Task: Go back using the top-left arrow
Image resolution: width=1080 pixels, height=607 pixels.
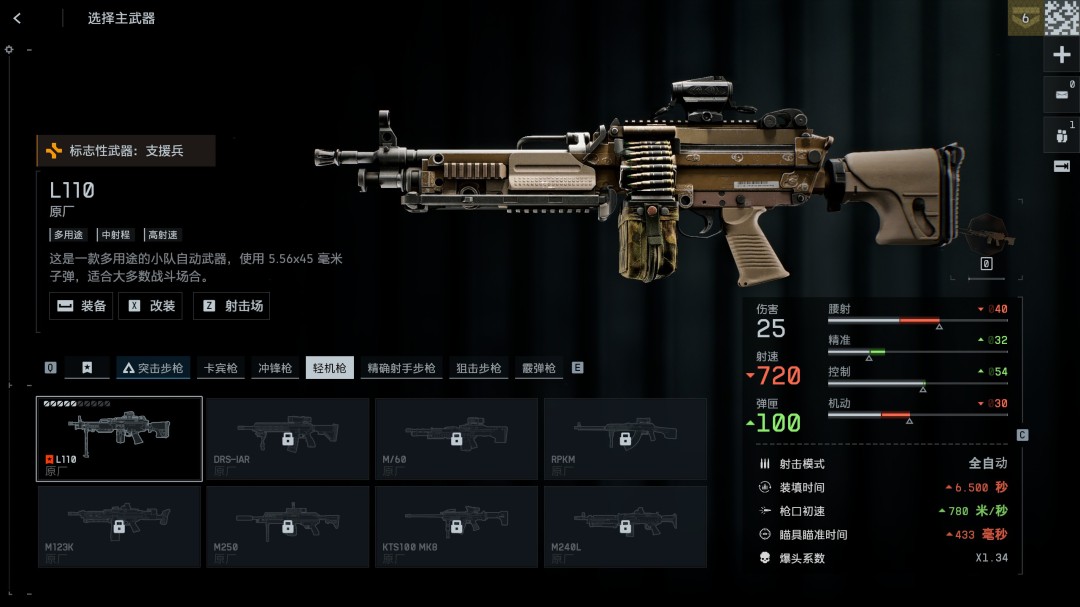Action: (x=17, y=18)
